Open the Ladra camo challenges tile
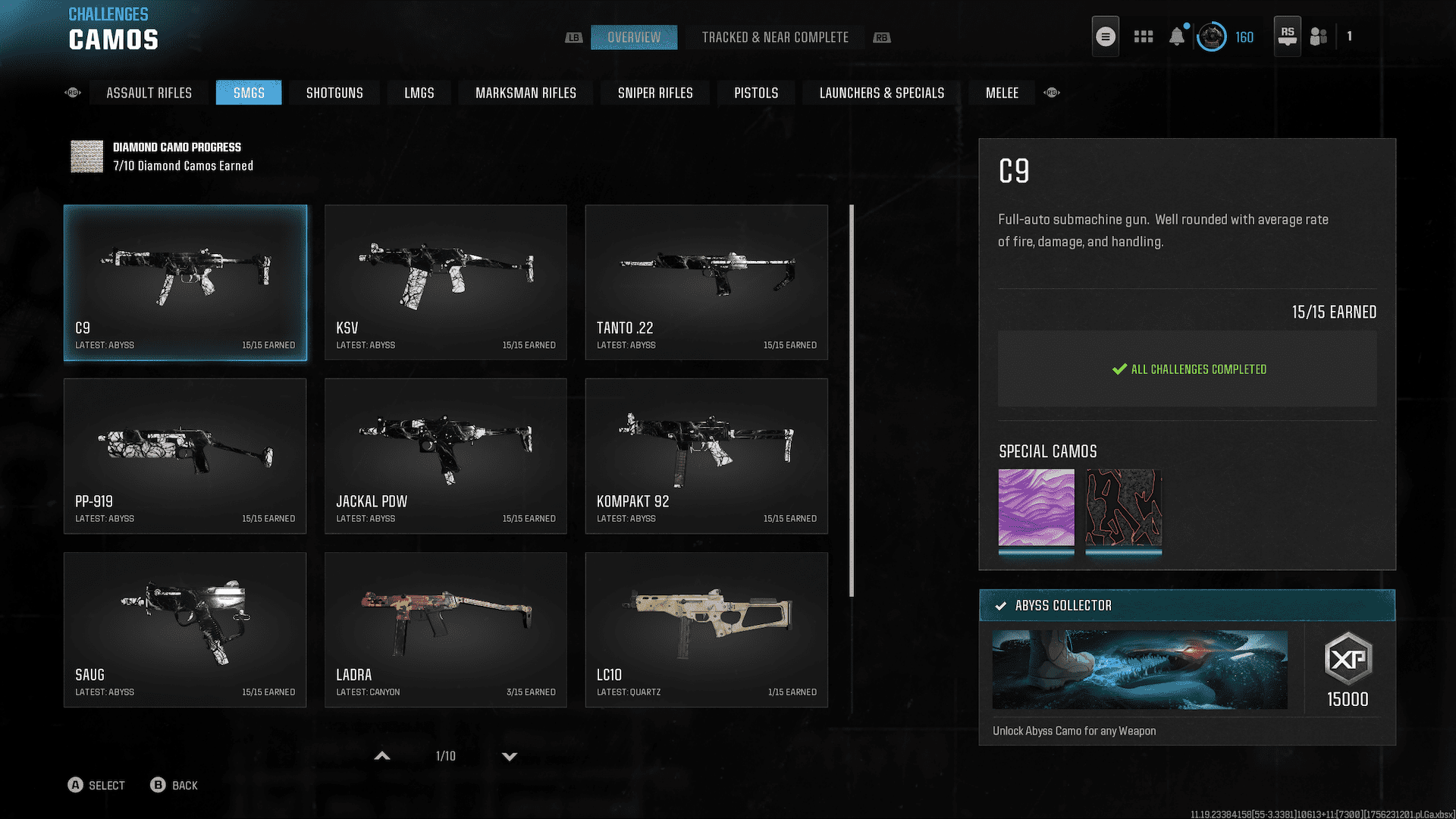Viewport: 1456px width, 819px height. point(445,629)
